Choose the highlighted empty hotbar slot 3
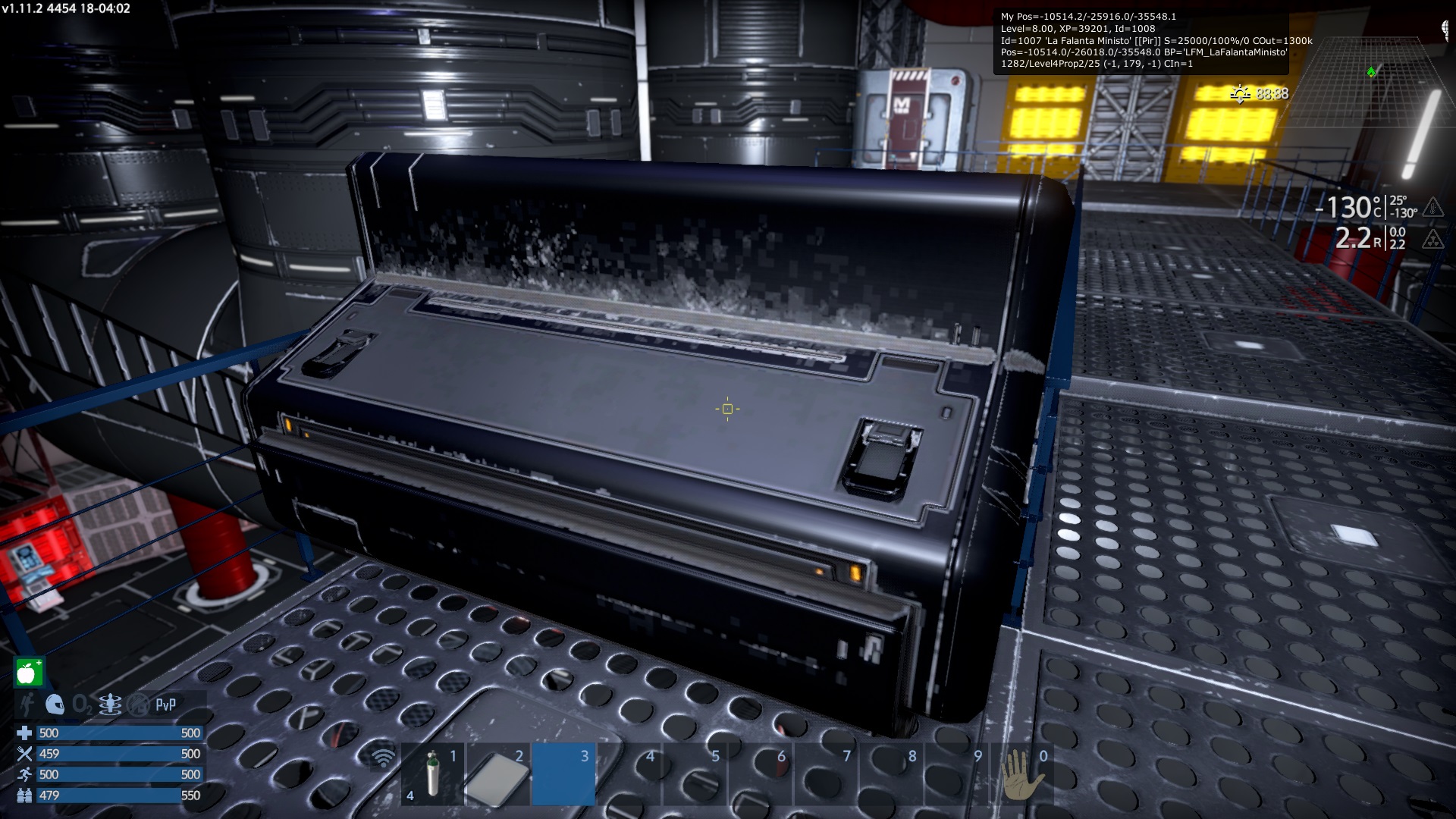The width and height of the screenshot is (1456, 819). [563, 773]
